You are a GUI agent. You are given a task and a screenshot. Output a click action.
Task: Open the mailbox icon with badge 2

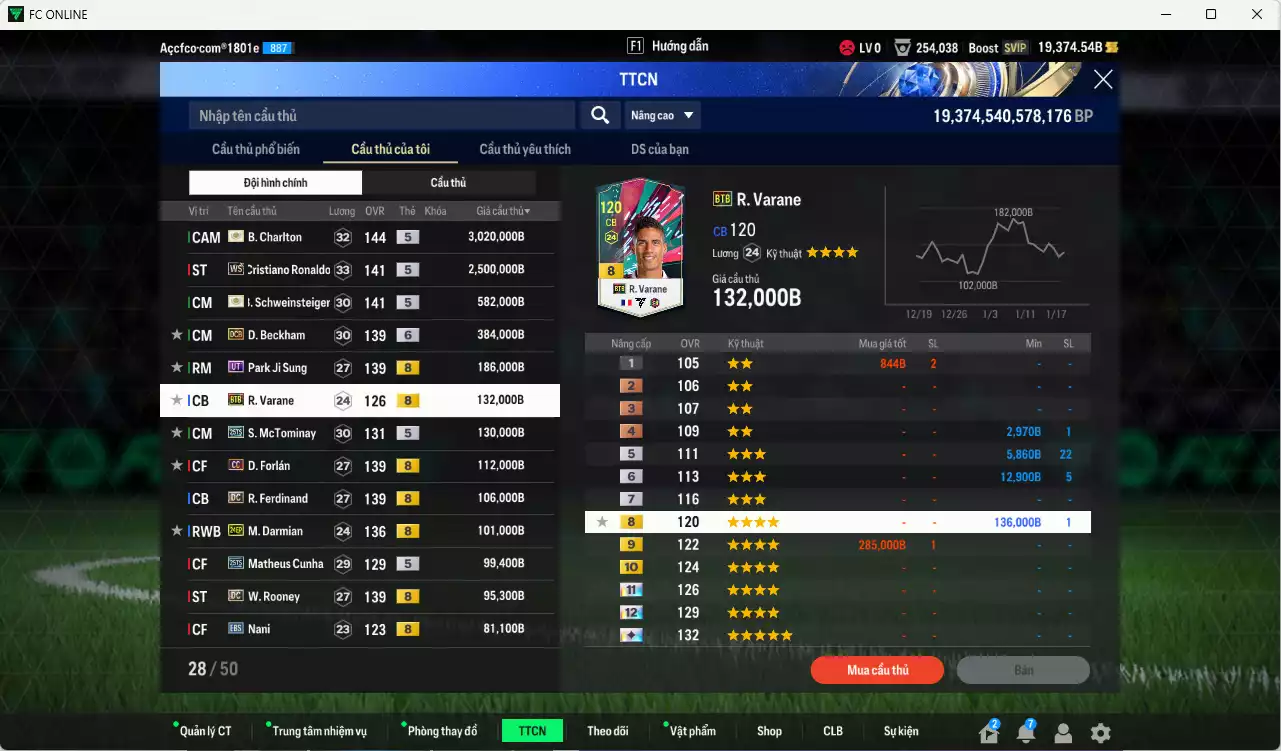coord(988,733)
